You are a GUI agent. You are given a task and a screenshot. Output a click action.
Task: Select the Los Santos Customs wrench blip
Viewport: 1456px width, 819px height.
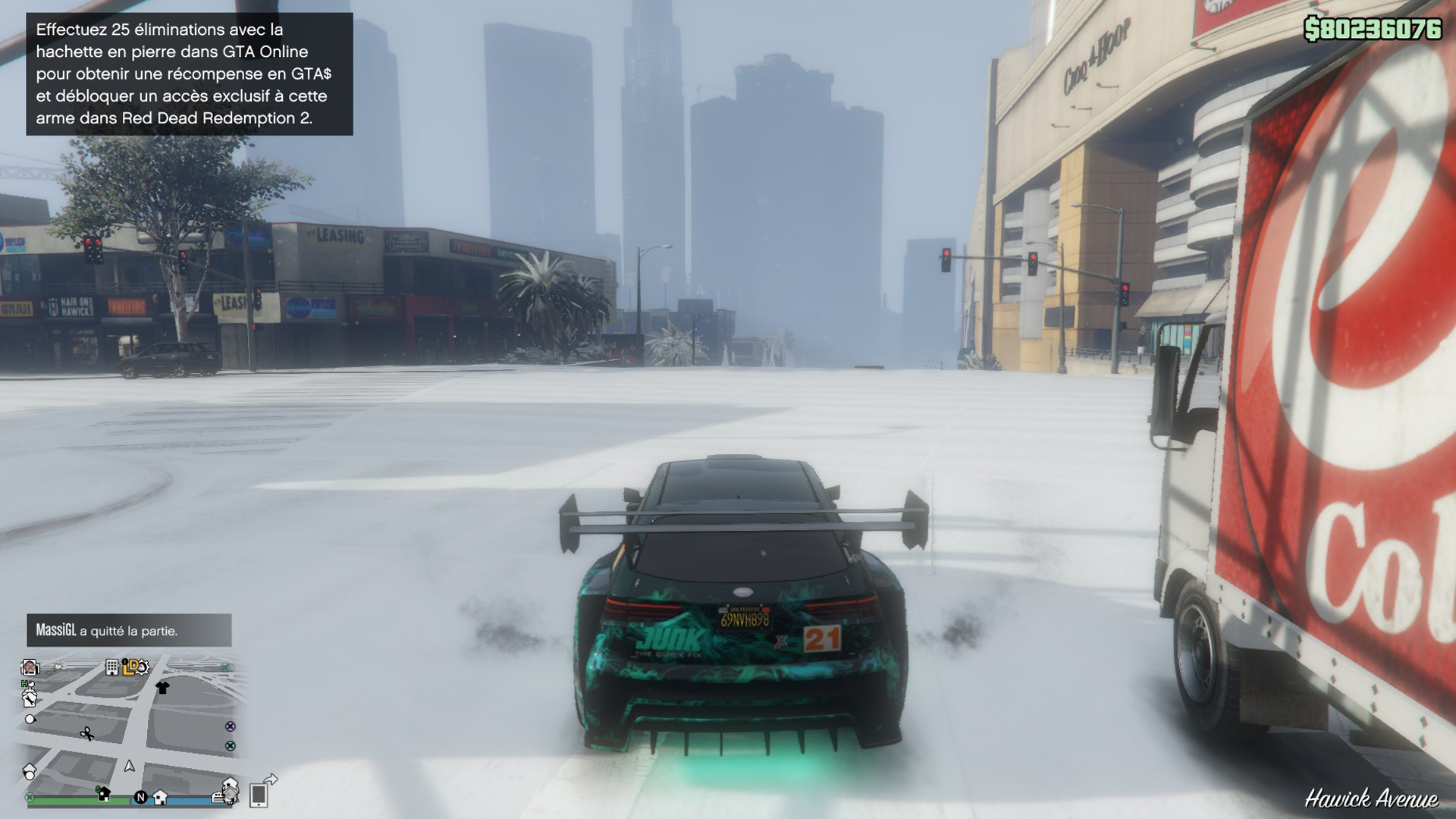29,700
